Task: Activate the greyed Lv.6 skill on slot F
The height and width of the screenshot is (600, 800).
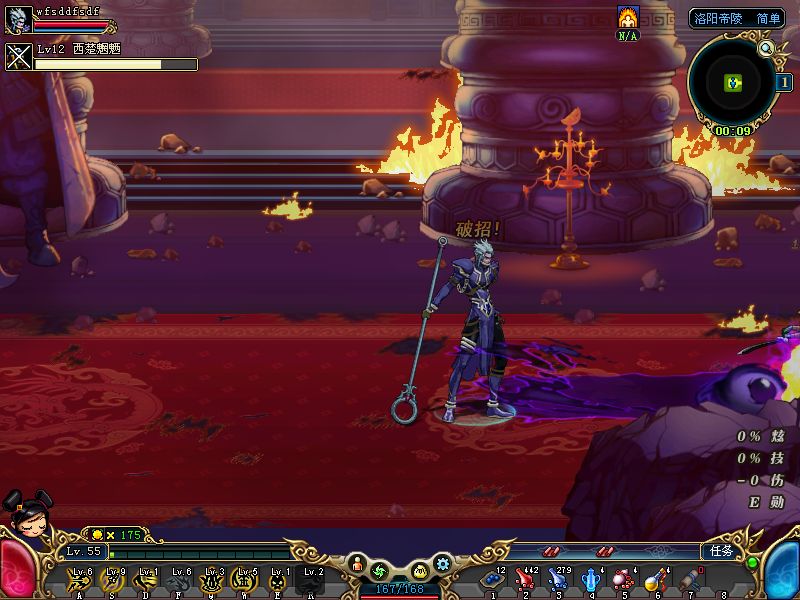Action: (x=179, y=579)
